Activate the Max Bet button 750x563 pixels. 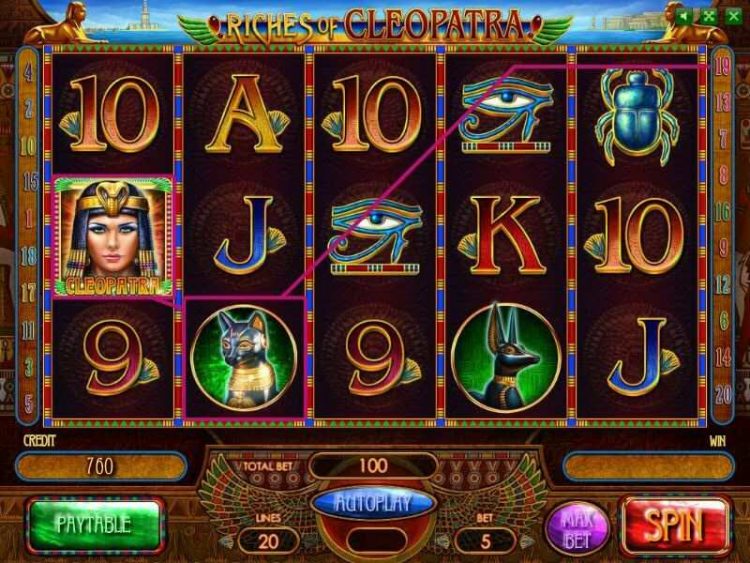coord(577,526)
